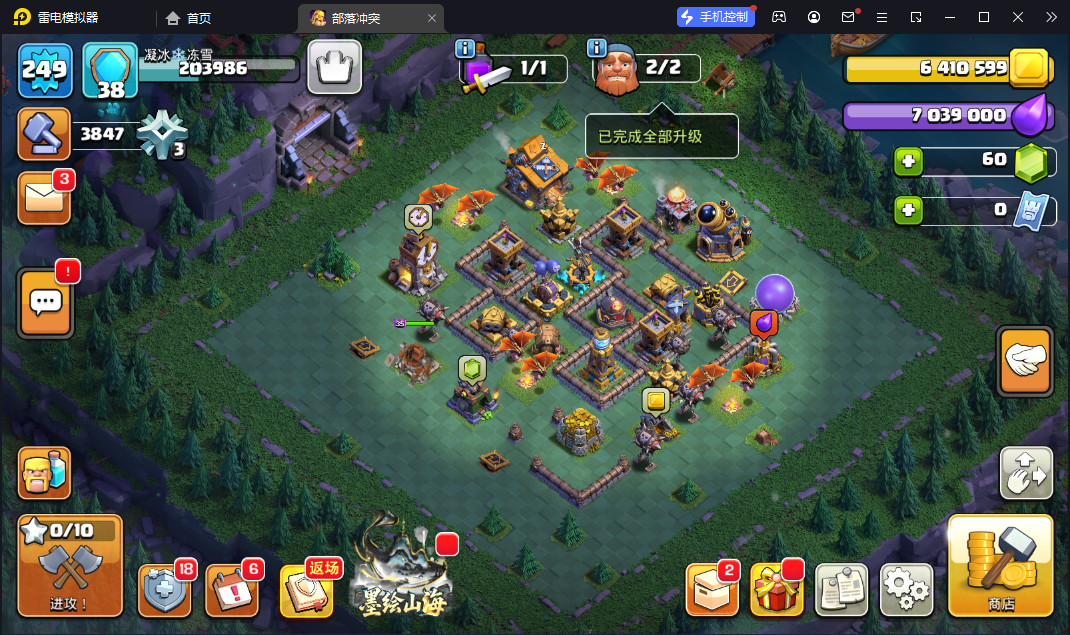Open the chat speech bubble panel
This screenshot has height=635, width=1070.
45,302
